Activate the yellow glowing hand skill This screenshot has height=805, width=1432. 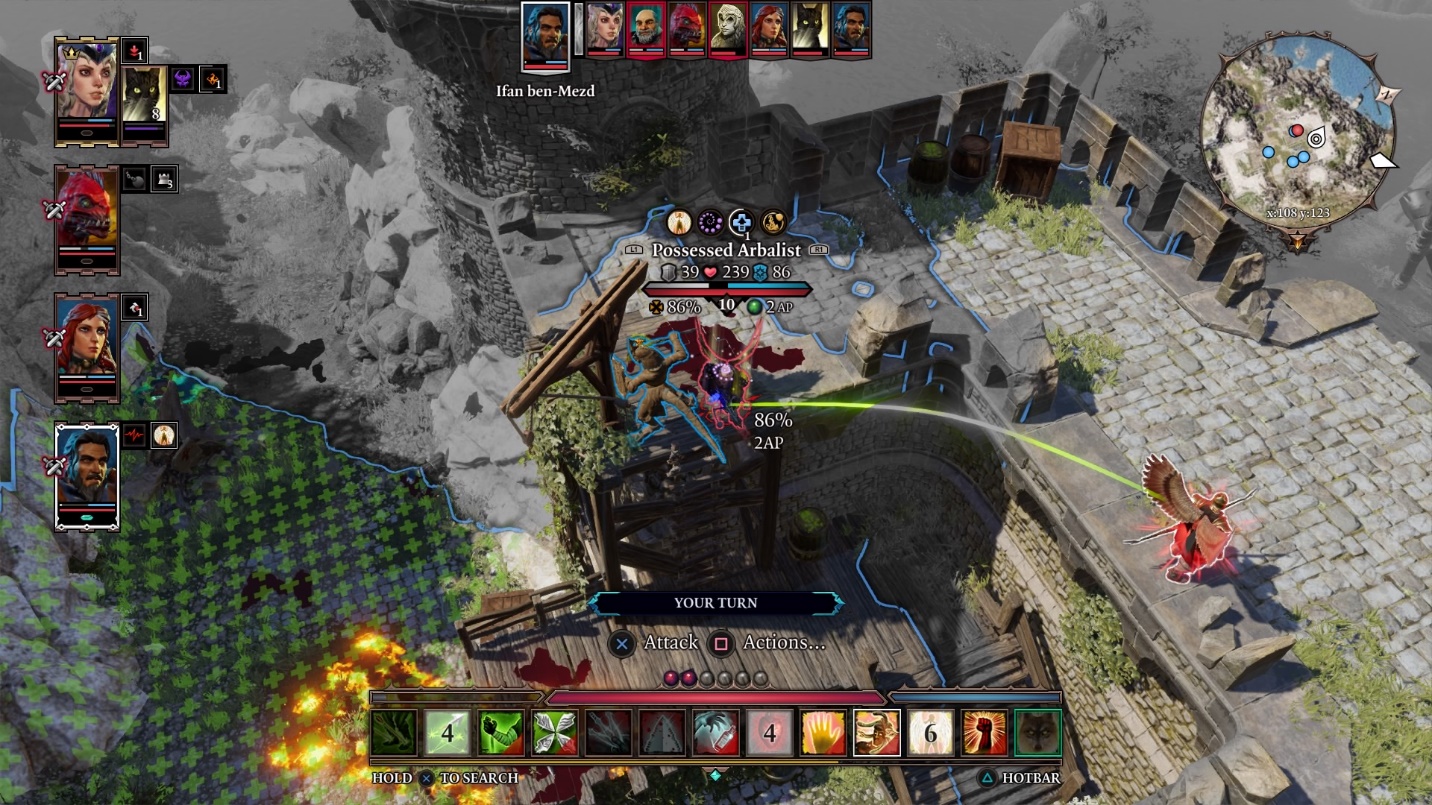tap(823, 734)
